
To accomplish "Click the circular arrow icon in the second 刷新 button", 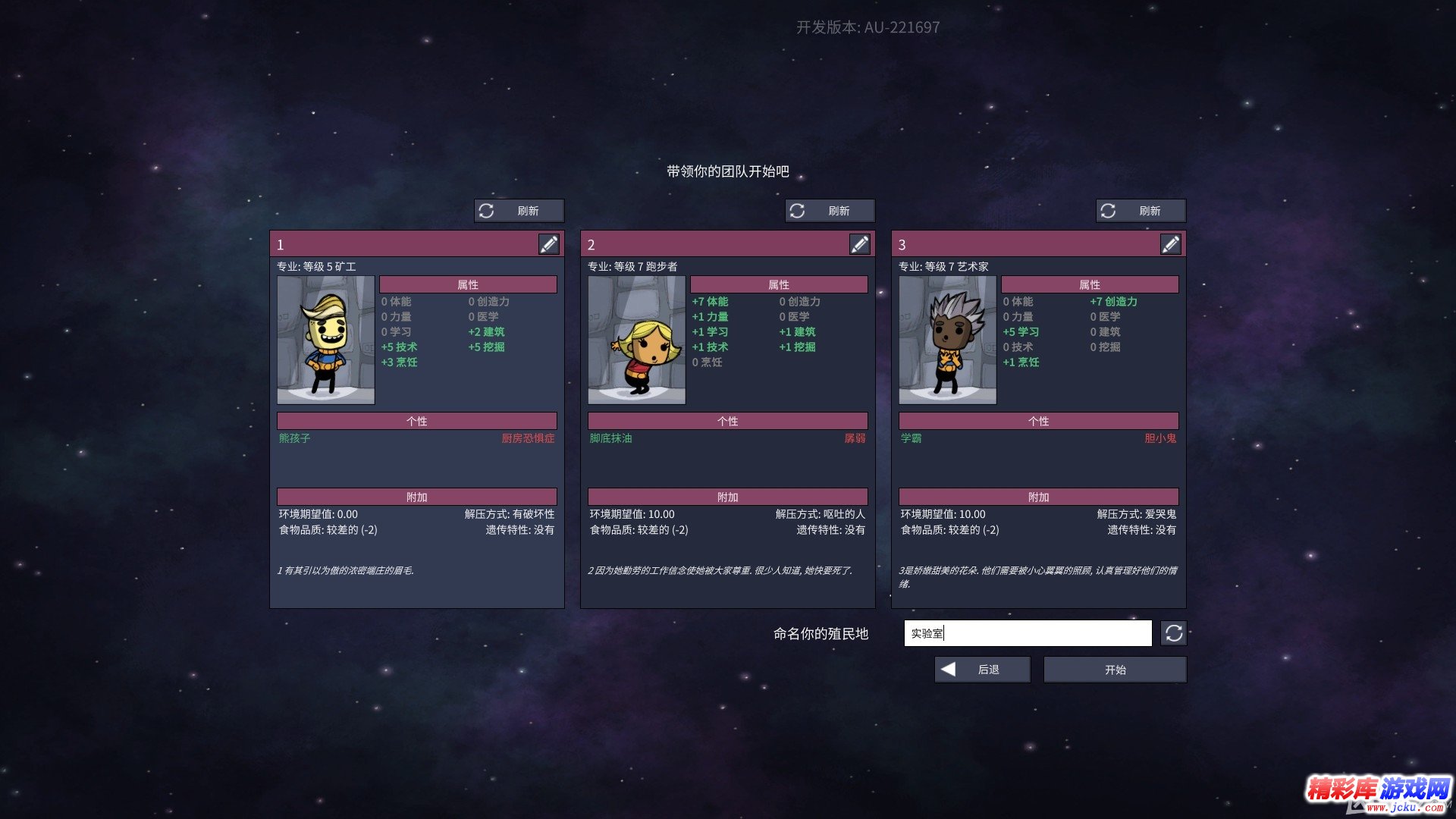I will [x=799, y=211].
